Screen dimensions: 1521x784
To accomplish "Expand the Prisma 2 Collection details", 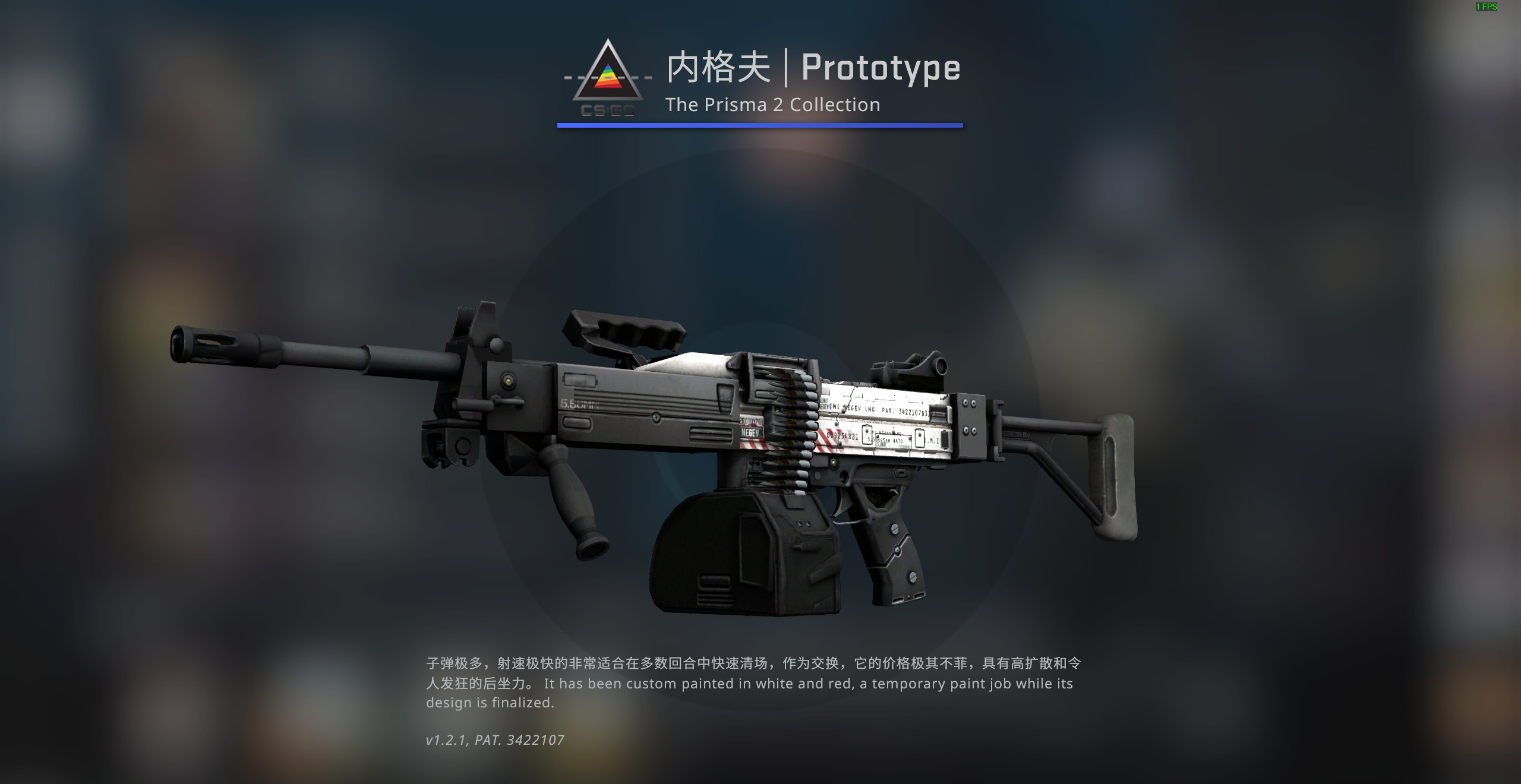I will (x=771, y=105).
